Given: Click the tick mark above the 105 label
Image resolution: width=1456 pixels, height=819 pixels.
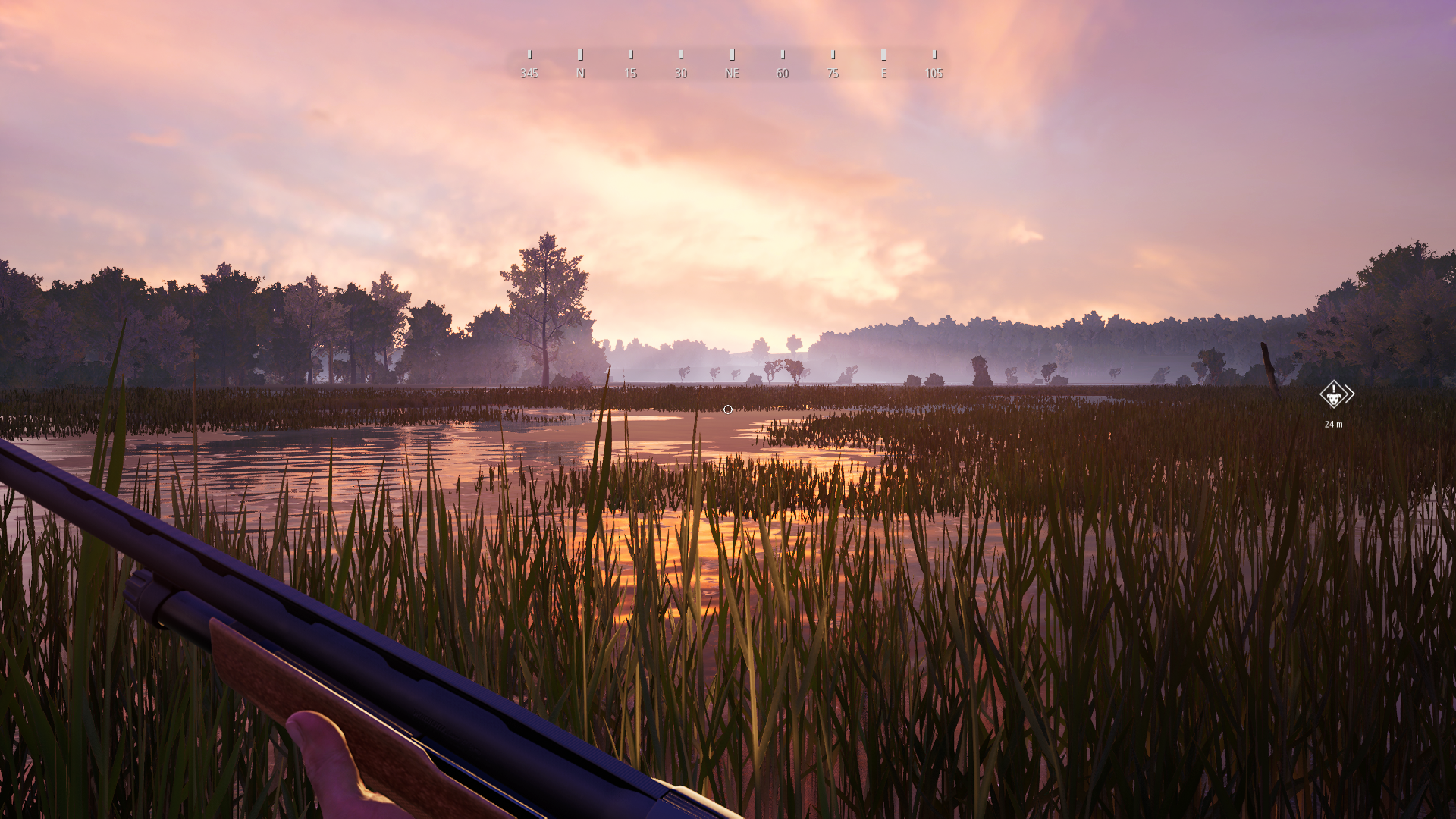Looking at the screenshot, I should pos(934,54).
